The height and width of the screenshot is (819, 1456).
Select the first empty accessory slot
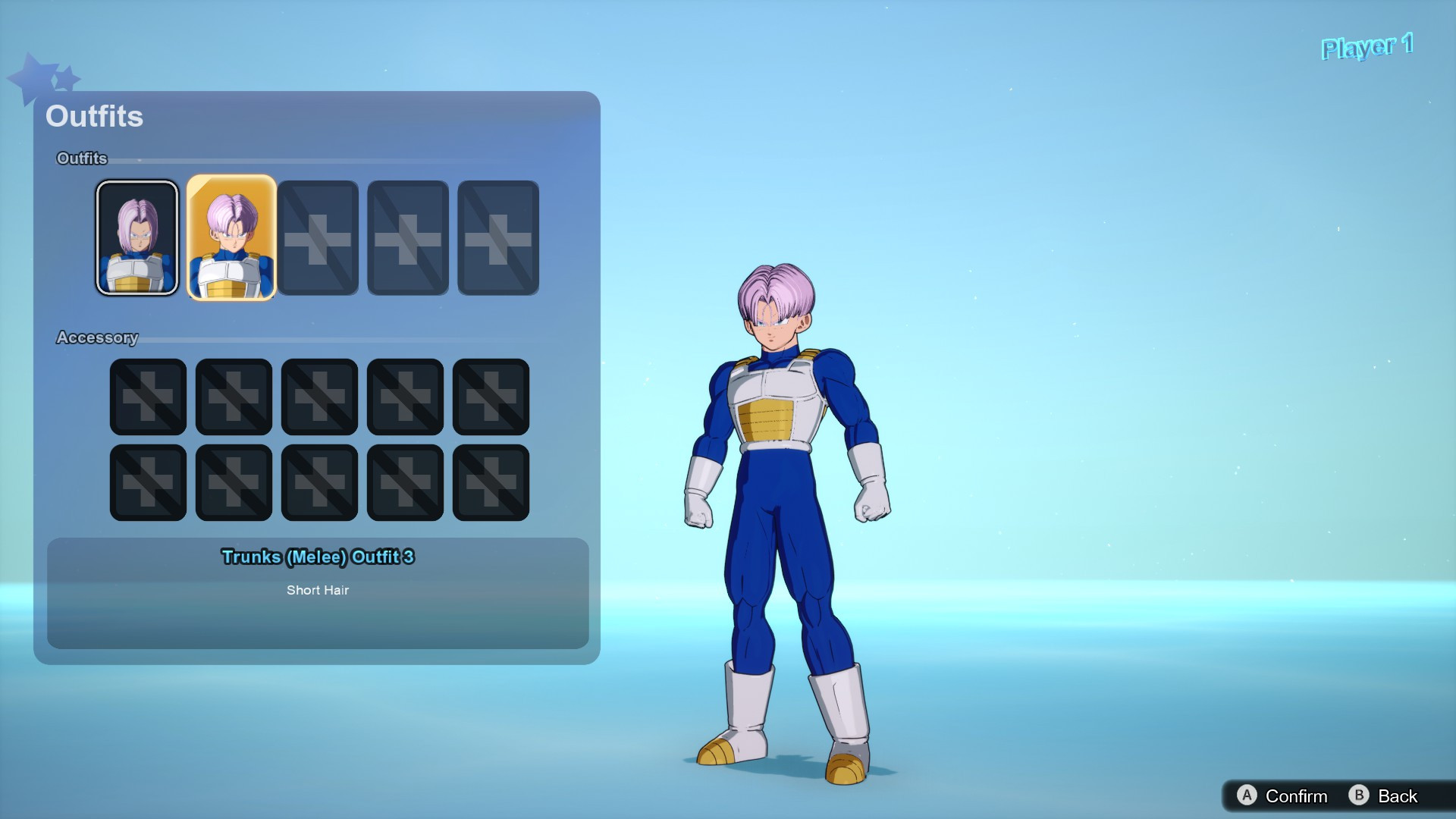pyautogui.click(x=147, y=397)
